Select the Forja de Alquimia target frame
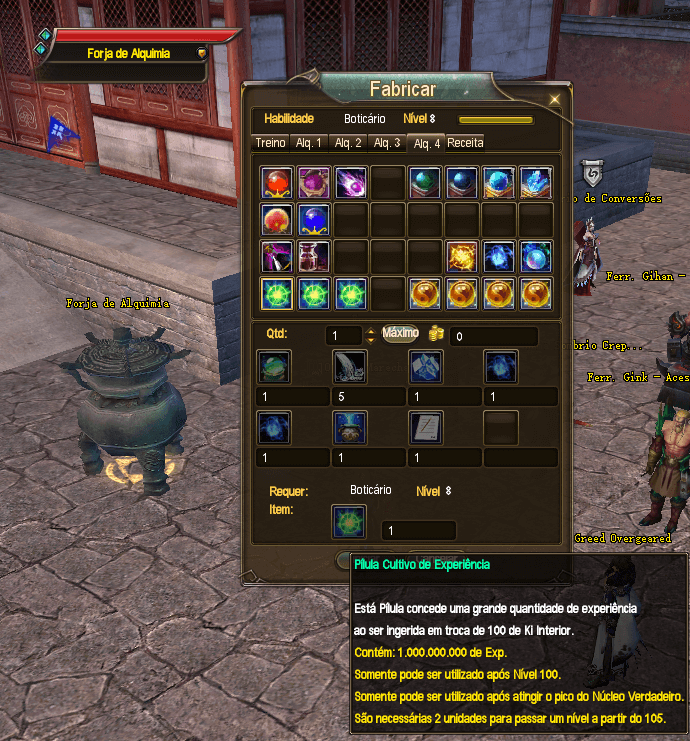Viewport: 690px width, 741px height. point(127,53)
